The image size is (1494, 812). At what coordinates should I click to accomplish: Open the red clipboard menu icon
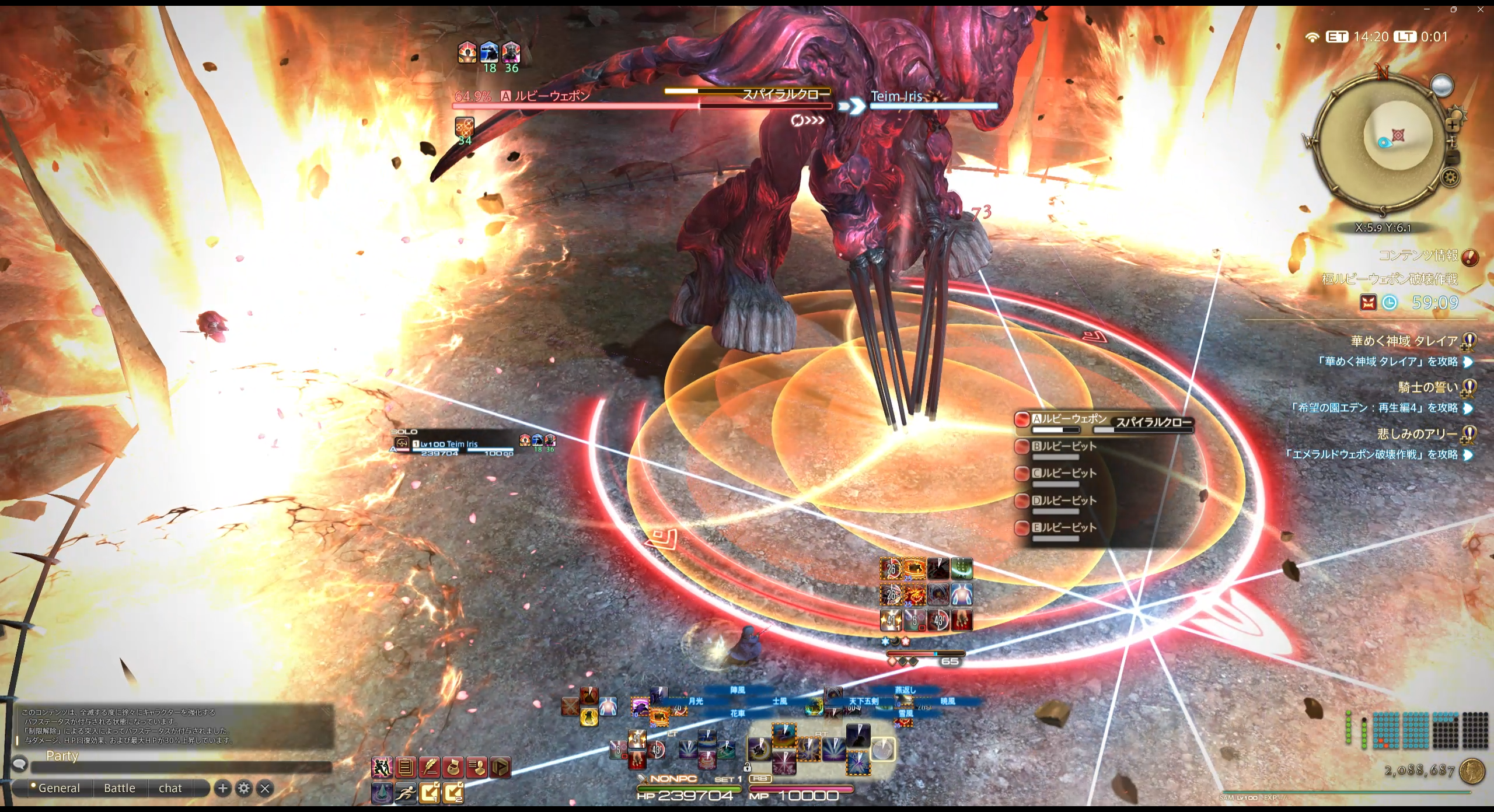point(406,768)
